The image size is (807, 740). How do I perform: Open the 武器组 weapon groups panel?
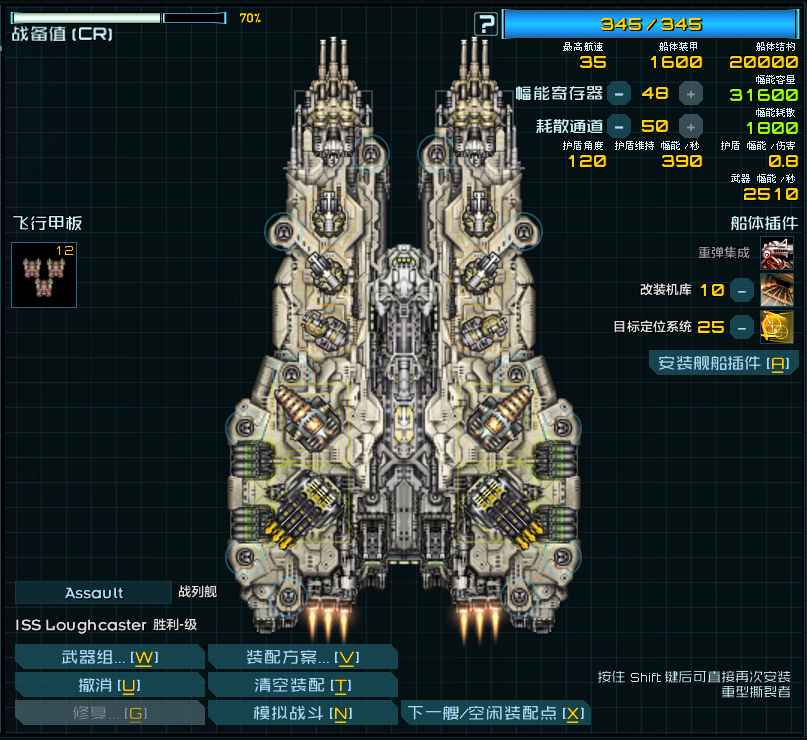coord(108,657)
